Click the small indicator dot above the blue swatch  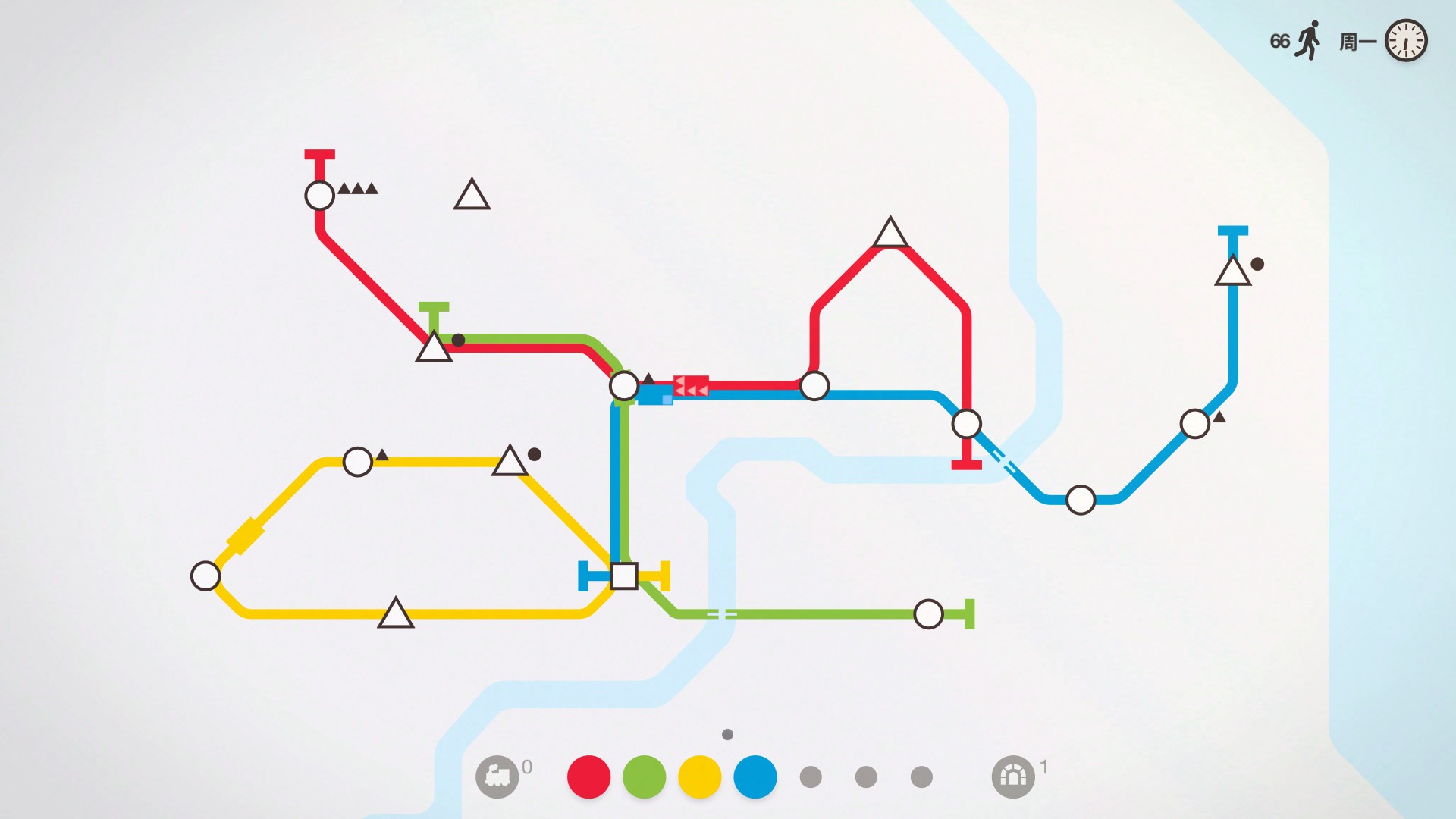(x=729, y=734)
